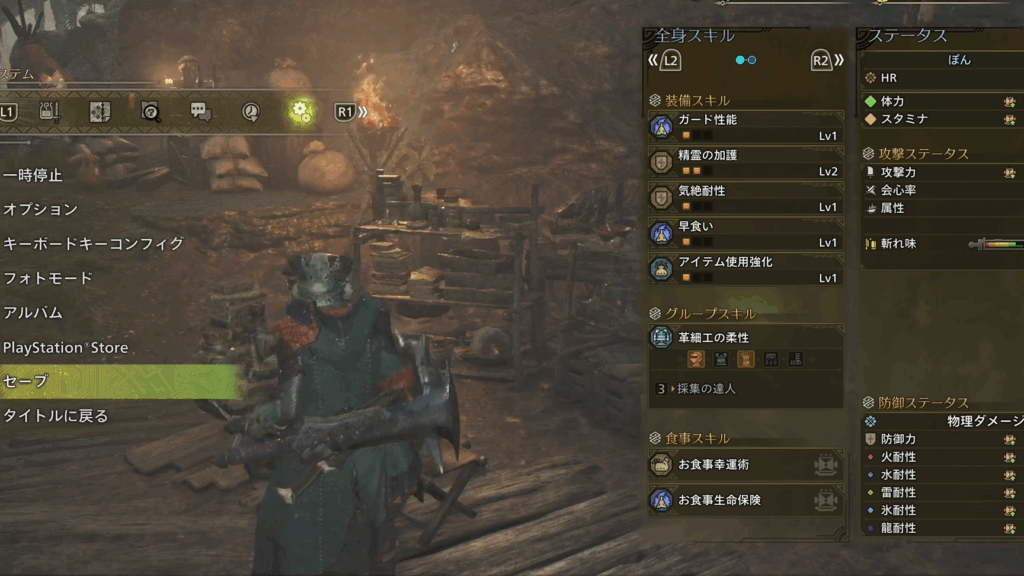The height and width of the screenshot is (576, 1024).
Task: Open the PlayStation Store entry
Action: point(65,348)
